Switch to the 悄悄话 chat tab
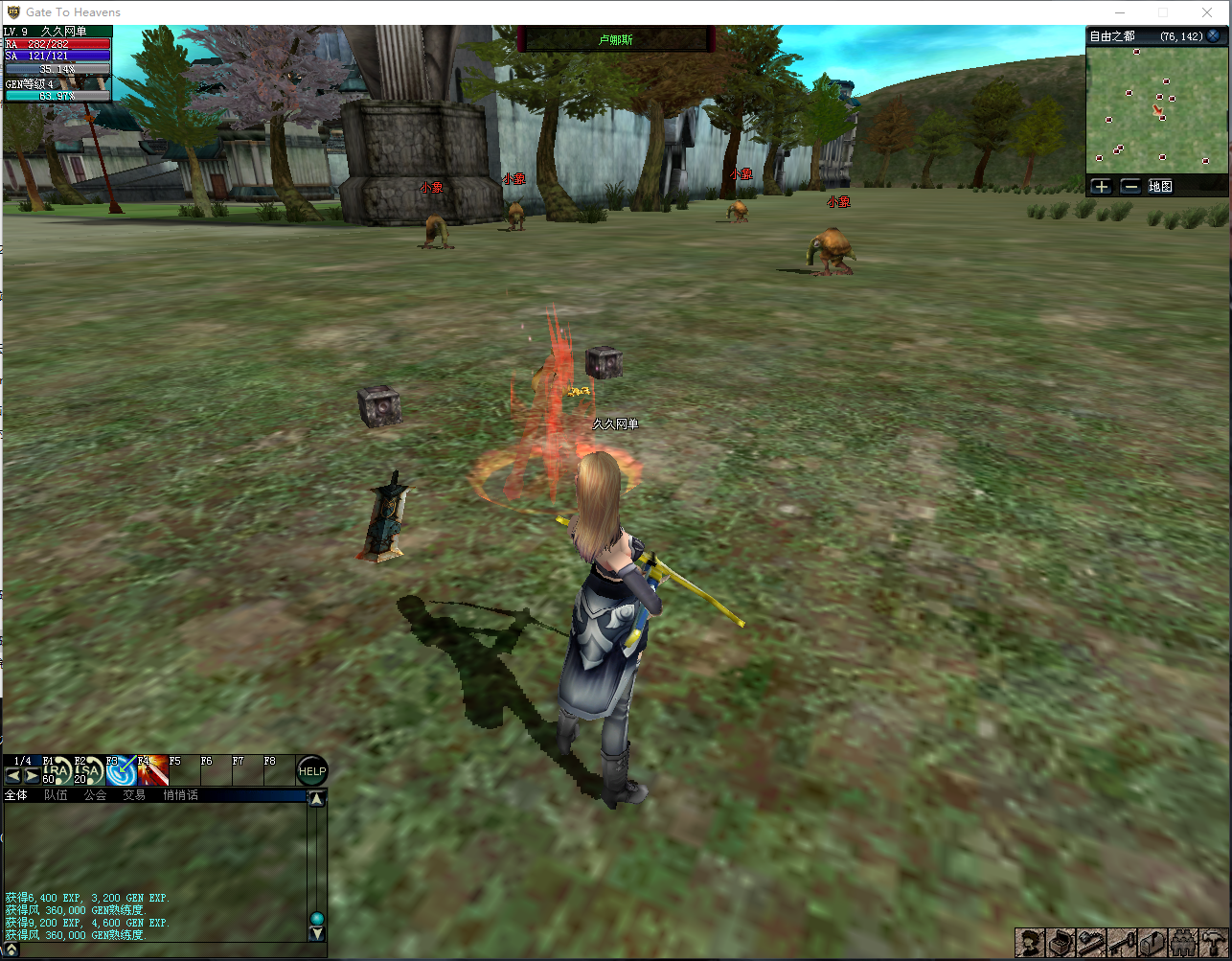This screenshot has height=961, width=1232. coord(180,795)
